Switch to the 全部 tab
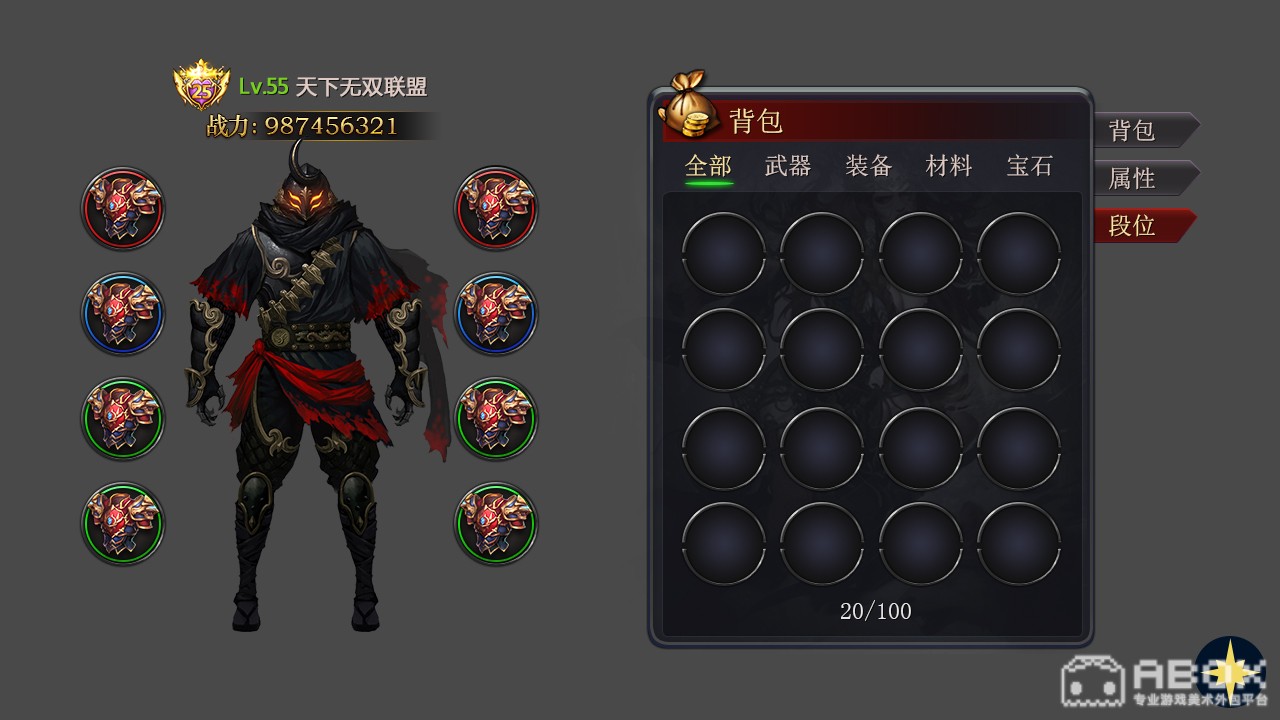The height and width of the screenshot is (720, 1280). point(708,166)
